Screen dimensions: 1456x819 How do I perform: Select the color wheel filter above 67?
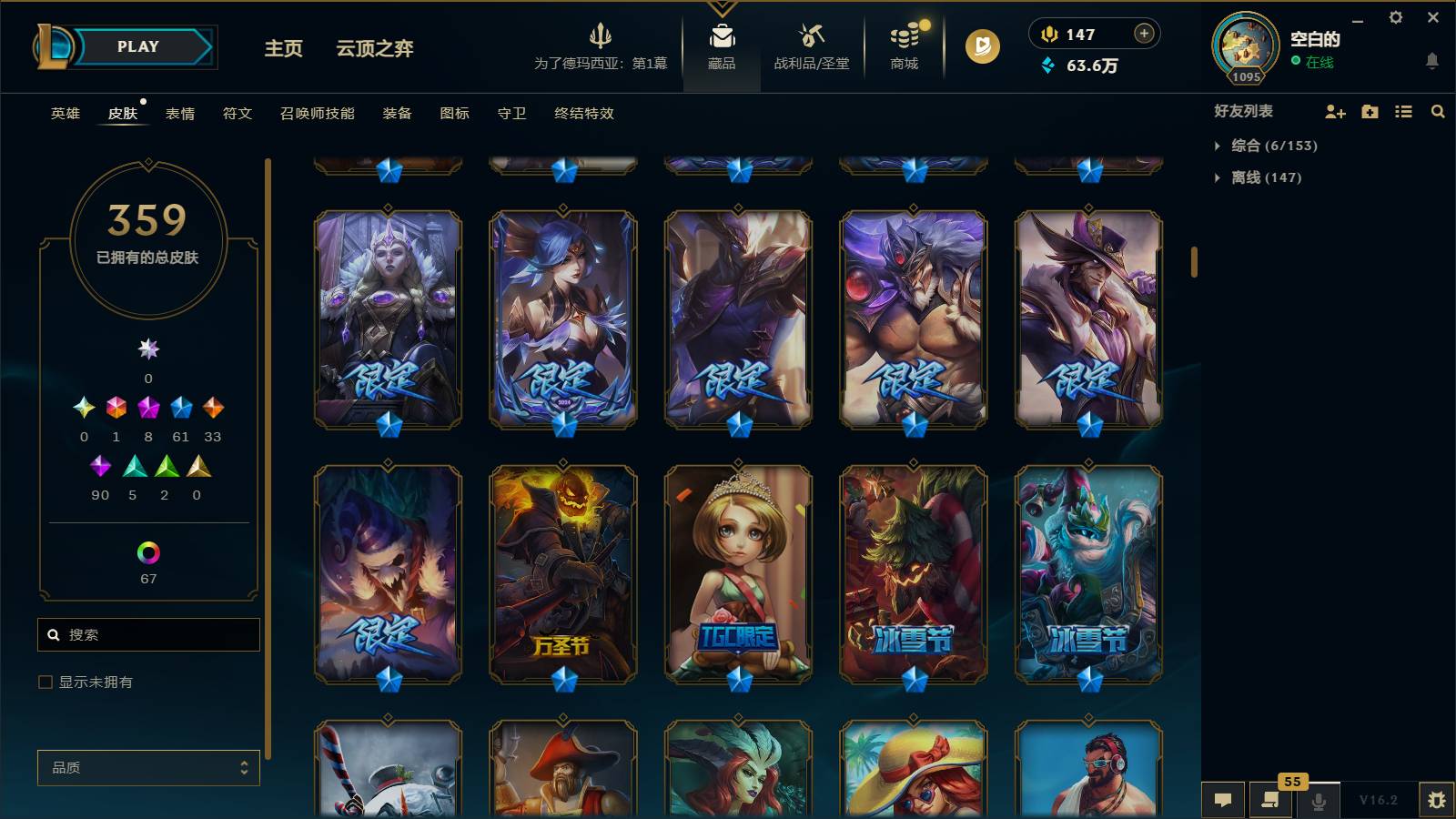pos(147,550)
